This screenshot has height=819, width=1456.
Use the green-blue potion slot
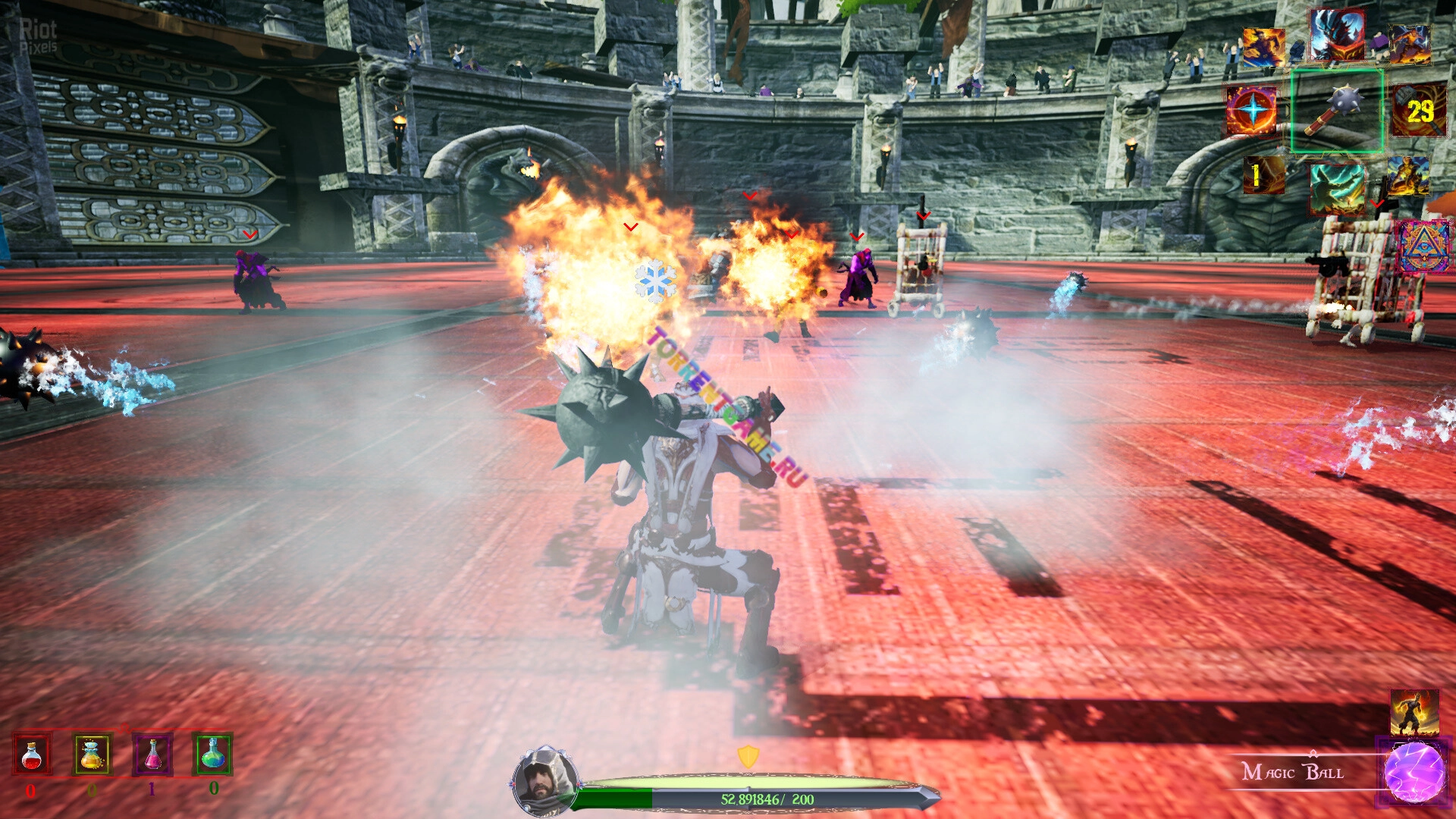(x=213, y=753)
